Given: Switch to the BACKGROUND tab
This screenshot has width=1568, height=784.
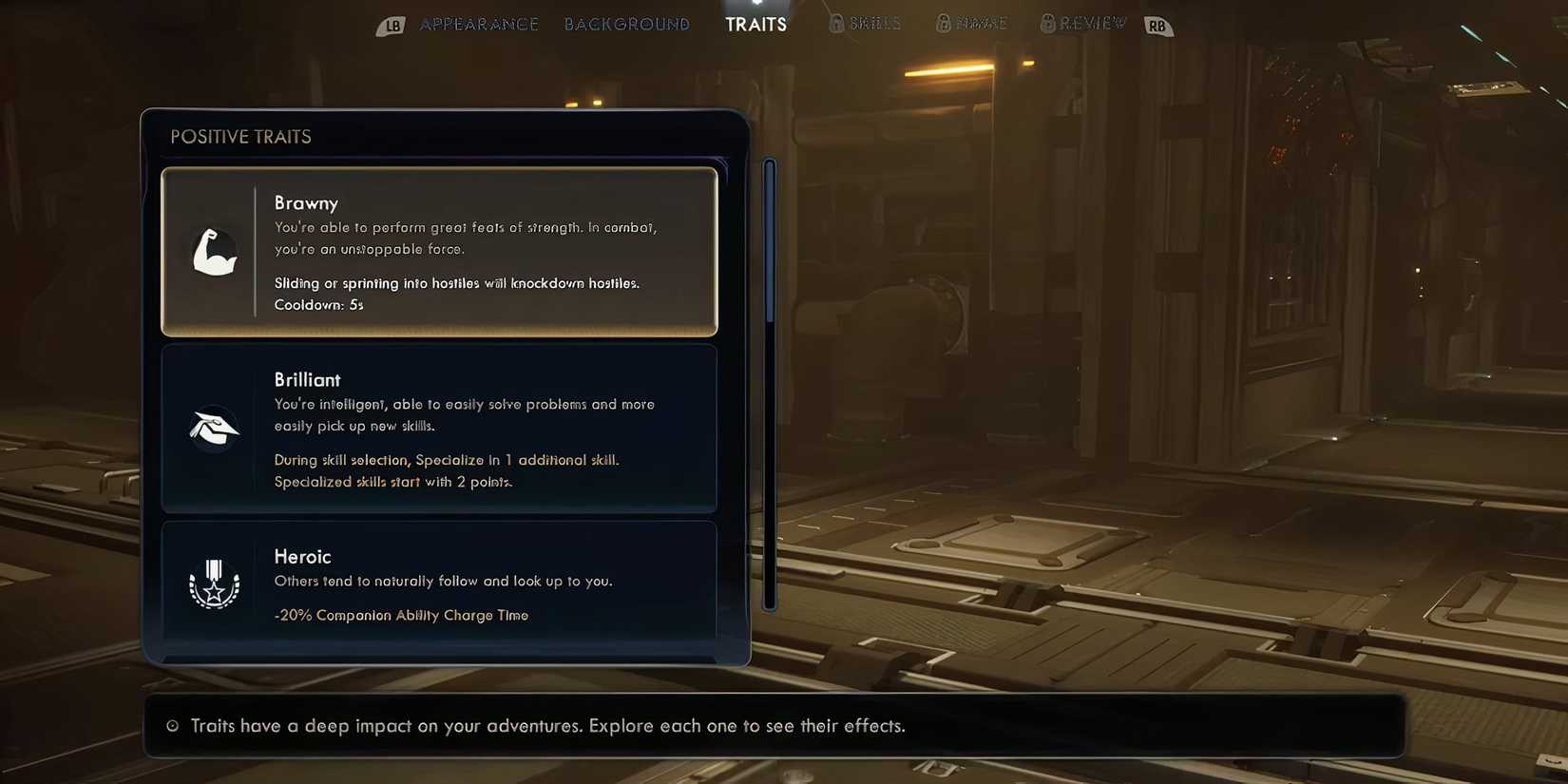Looking at the screenshot, I should point(627,24).
